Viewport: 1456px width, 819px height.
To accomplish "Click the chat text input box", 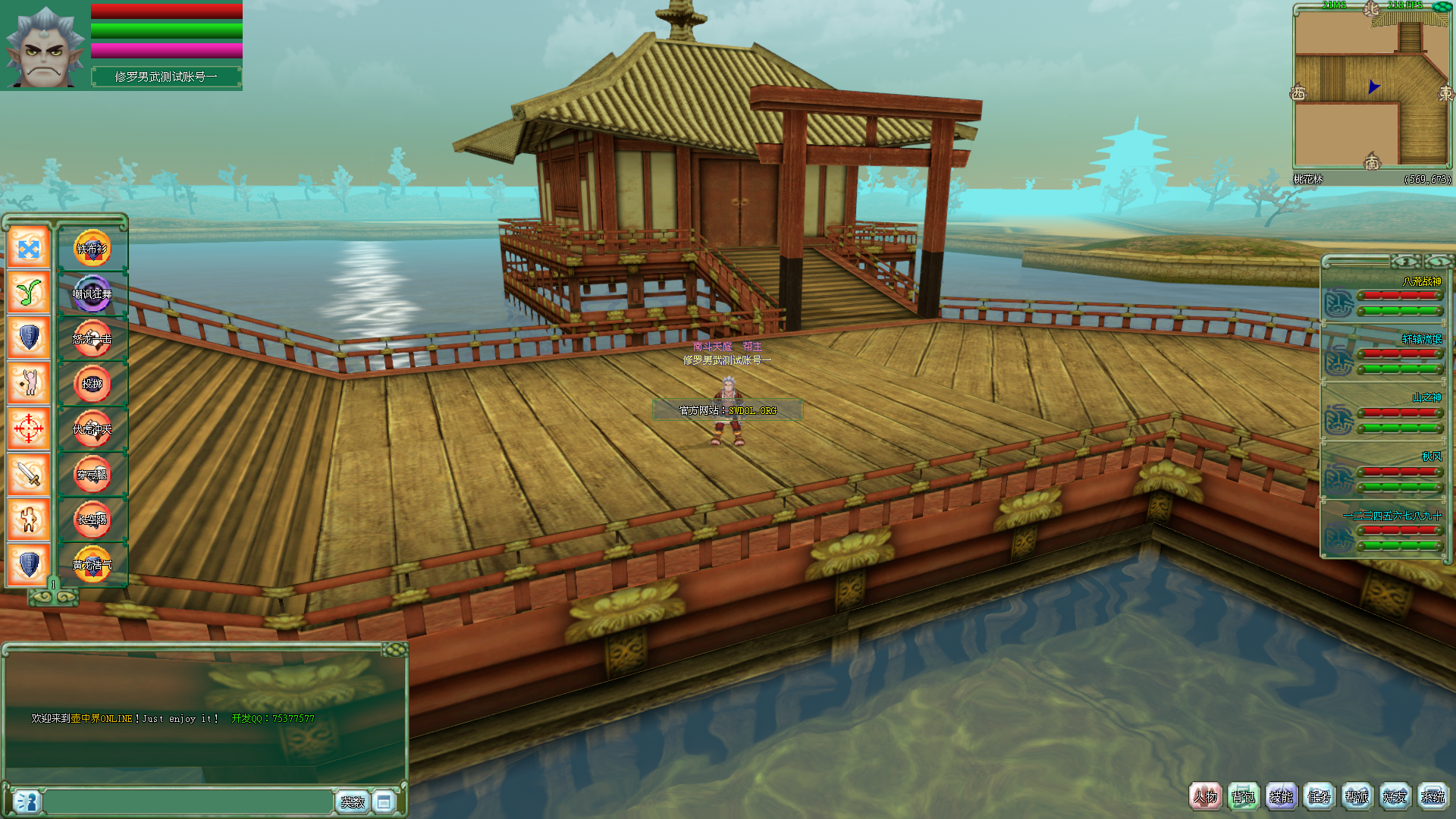I will (x=188, y=802).
